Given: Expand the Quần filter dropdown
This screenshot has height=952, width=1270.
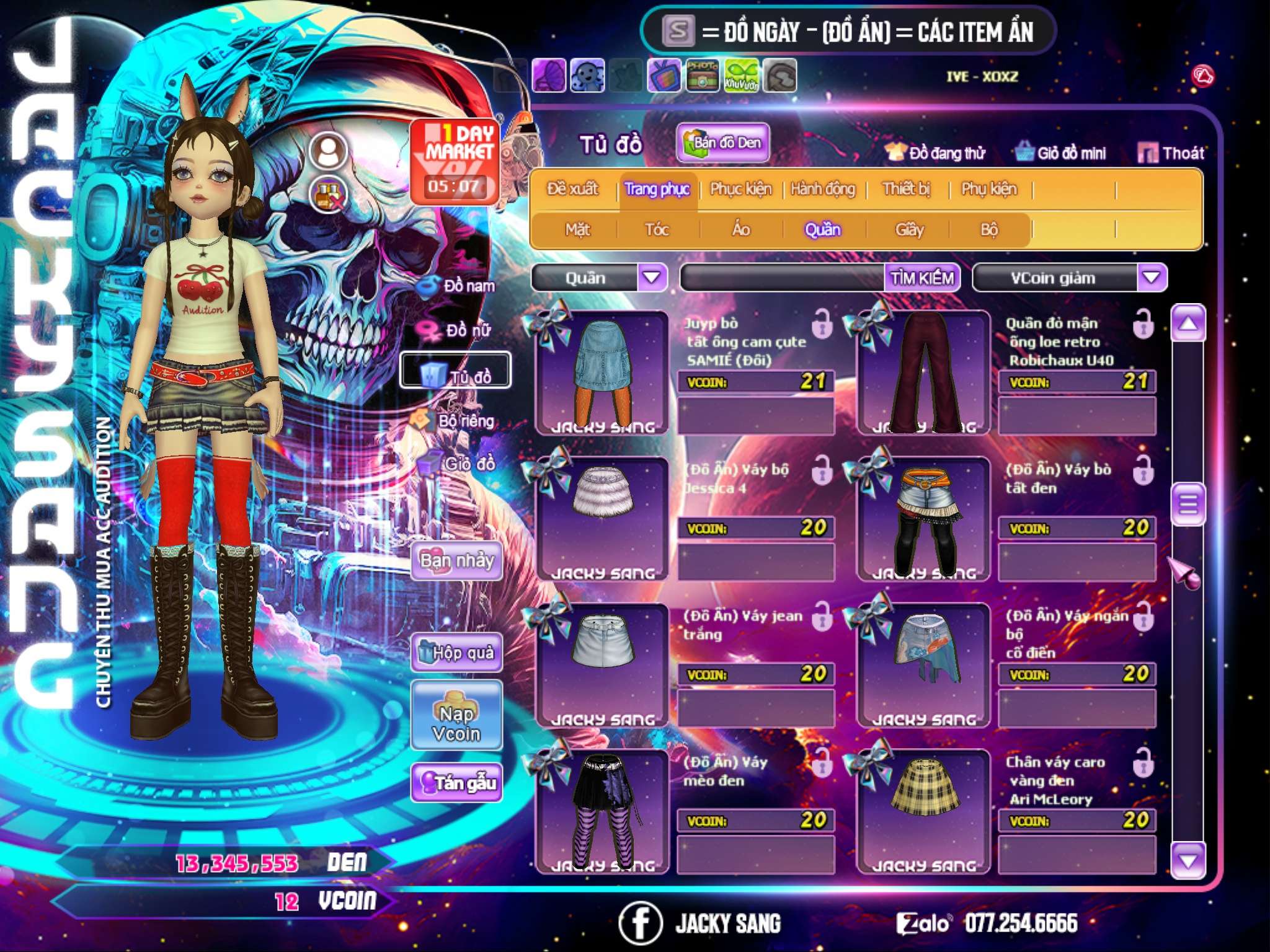Looking at the screenshot, I should 652,278.
